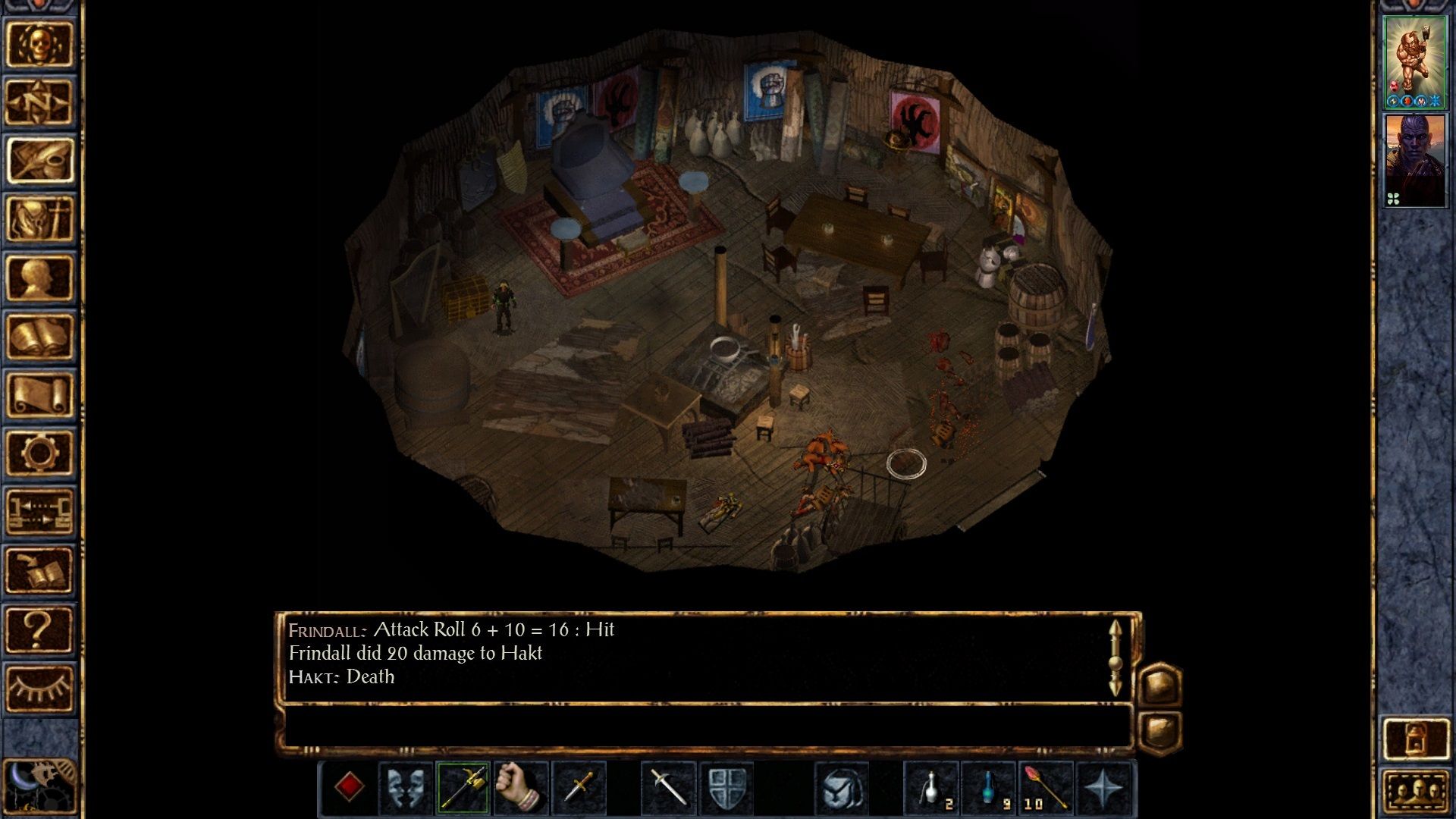Choose the equipped halberd weapon slot
The image size is (1456, 819).
tap(463, 787)
